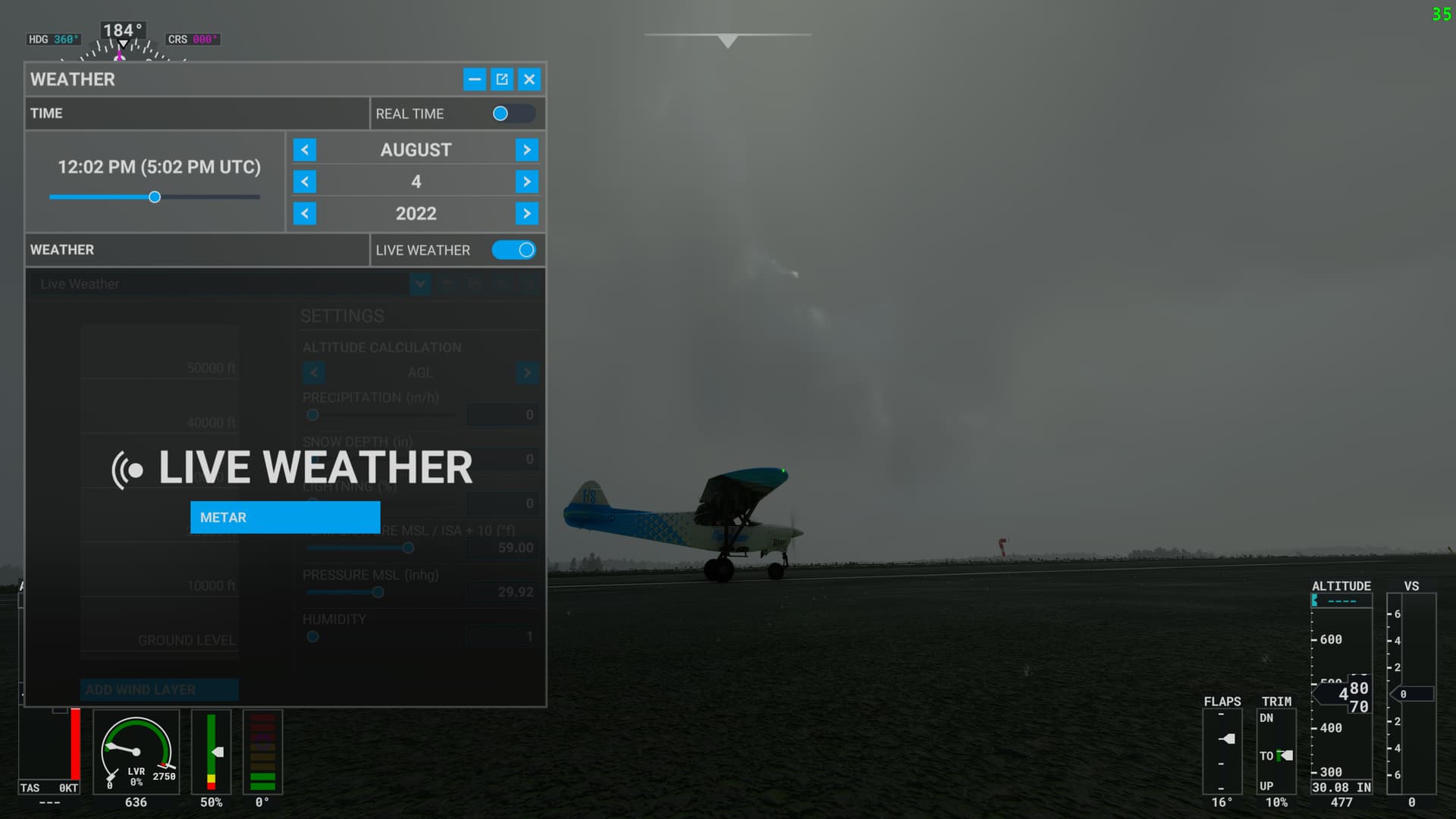
Task: Click the CRS 000° course box
Action: pyautogui.click(x=193, y=39)
